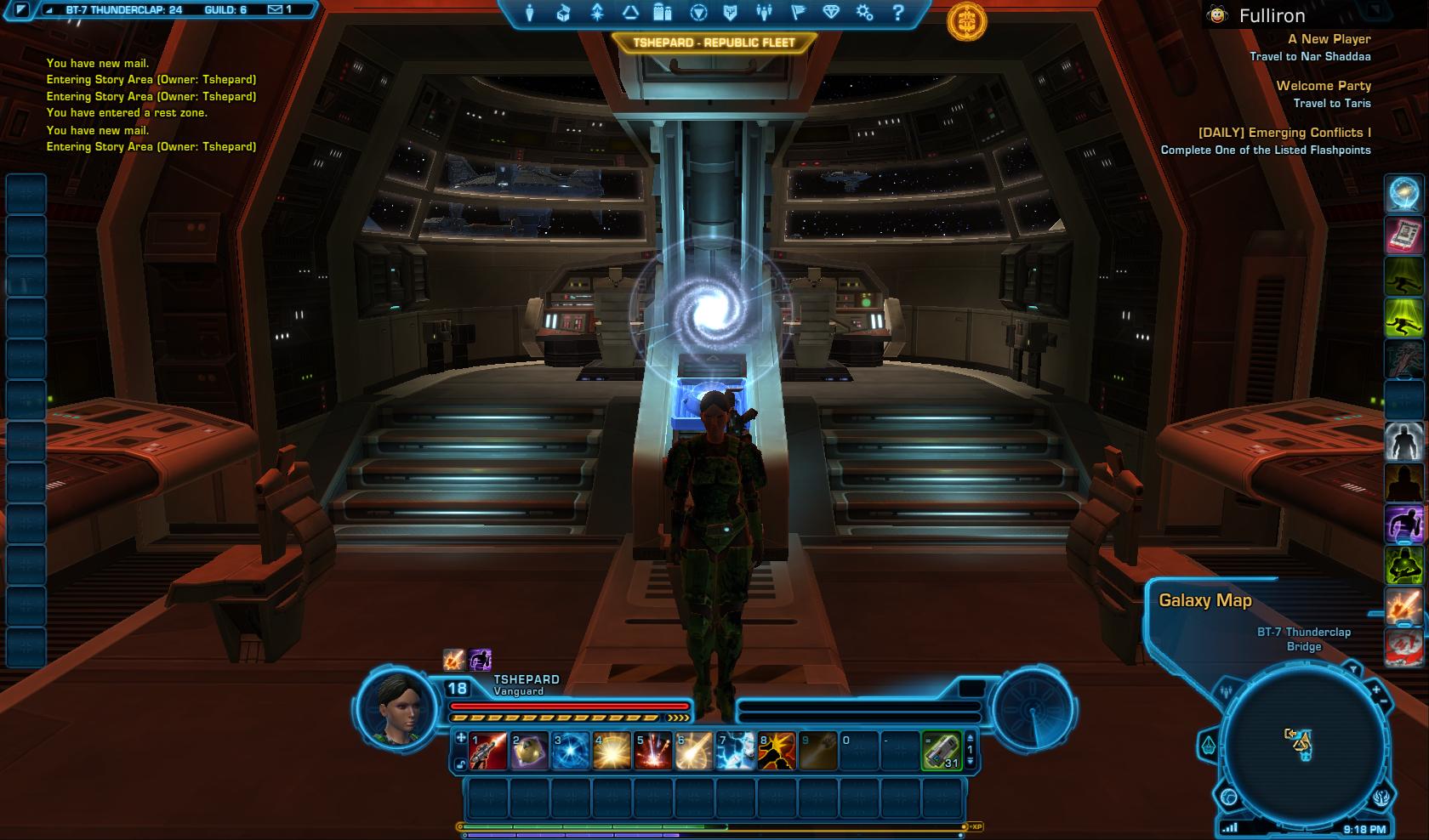The image size is (1429, 840).
Task: Use the medpac item with 31 charges
Action: pyautogui.click(x=942, y=752)
